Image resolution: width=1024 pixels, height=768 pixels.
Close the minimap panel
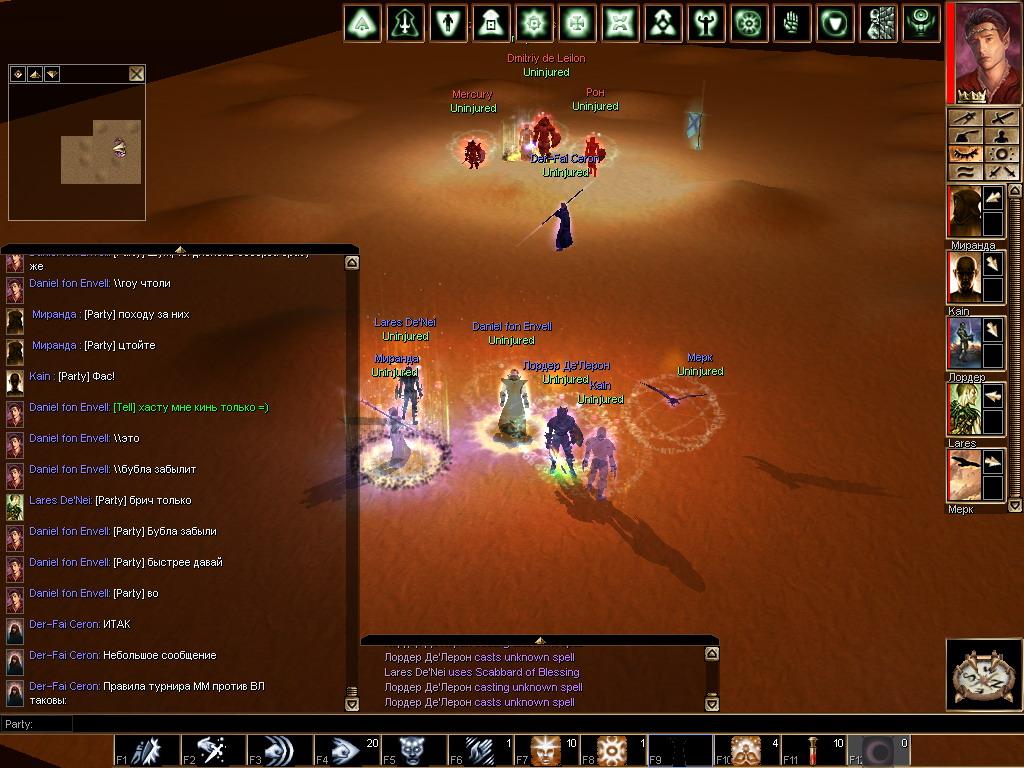coord(136,74)
